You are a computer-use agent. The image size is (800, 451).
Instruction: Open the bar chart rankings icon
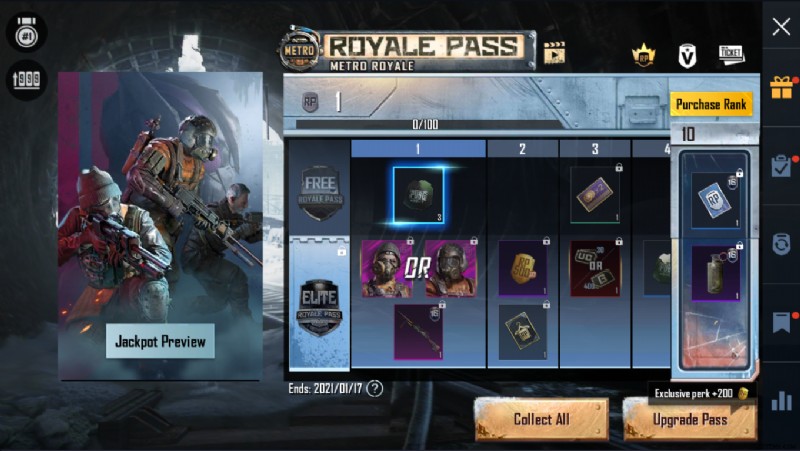pos(781,400)
